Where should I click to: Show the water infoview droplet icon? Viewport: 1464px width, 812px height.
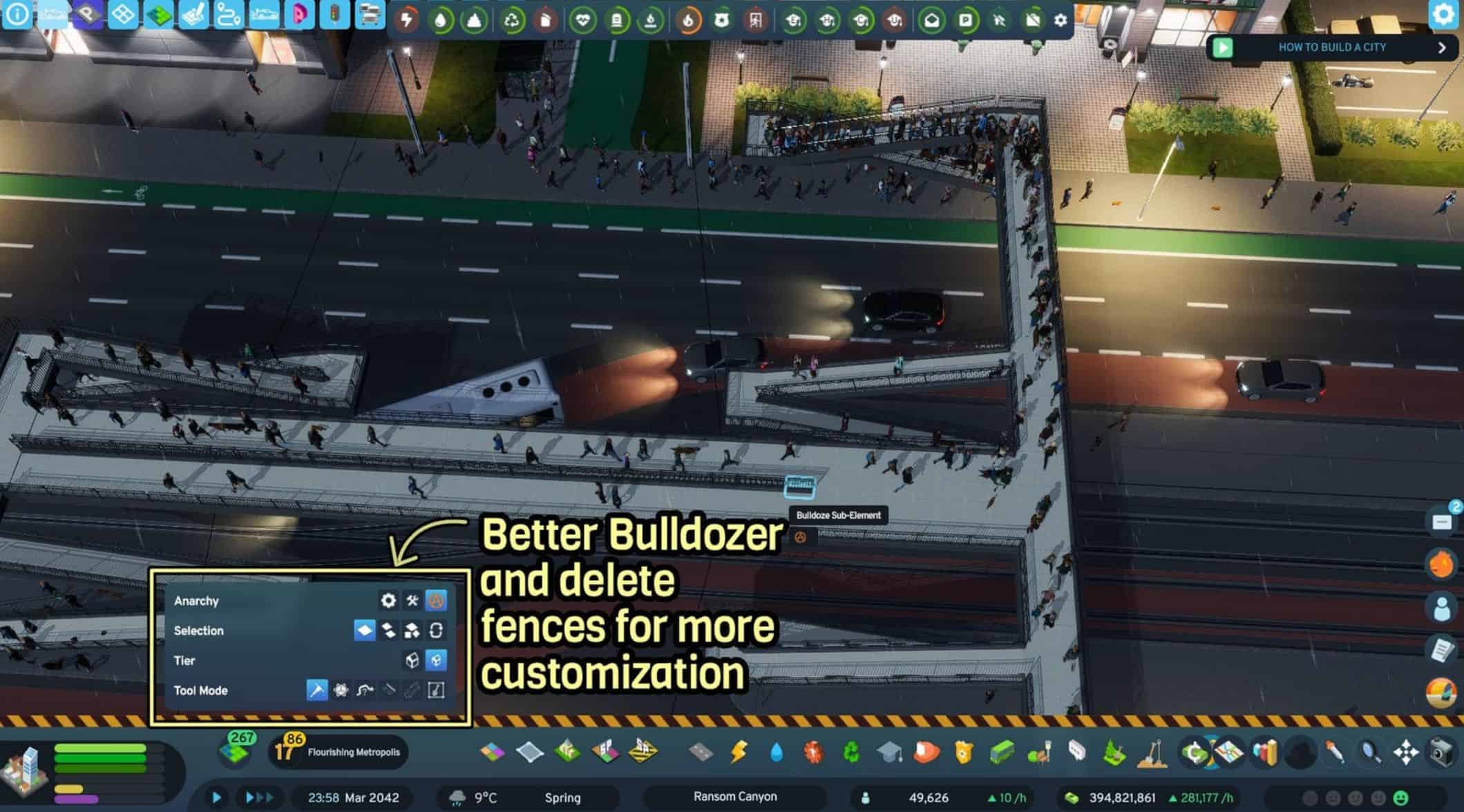click(441, 21)
